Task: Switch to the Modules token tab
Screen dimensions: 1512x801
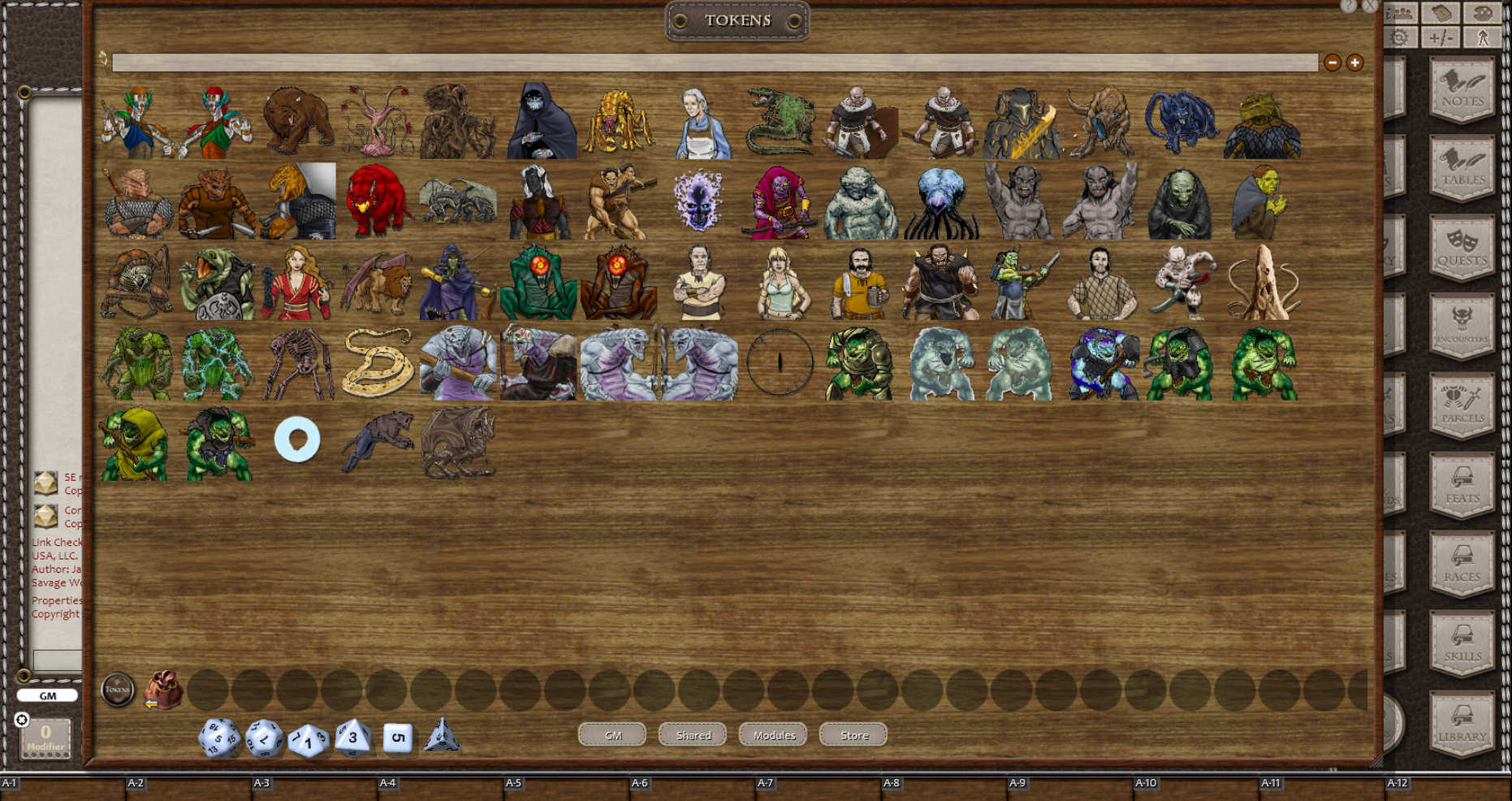Action: tap(772, 735)
